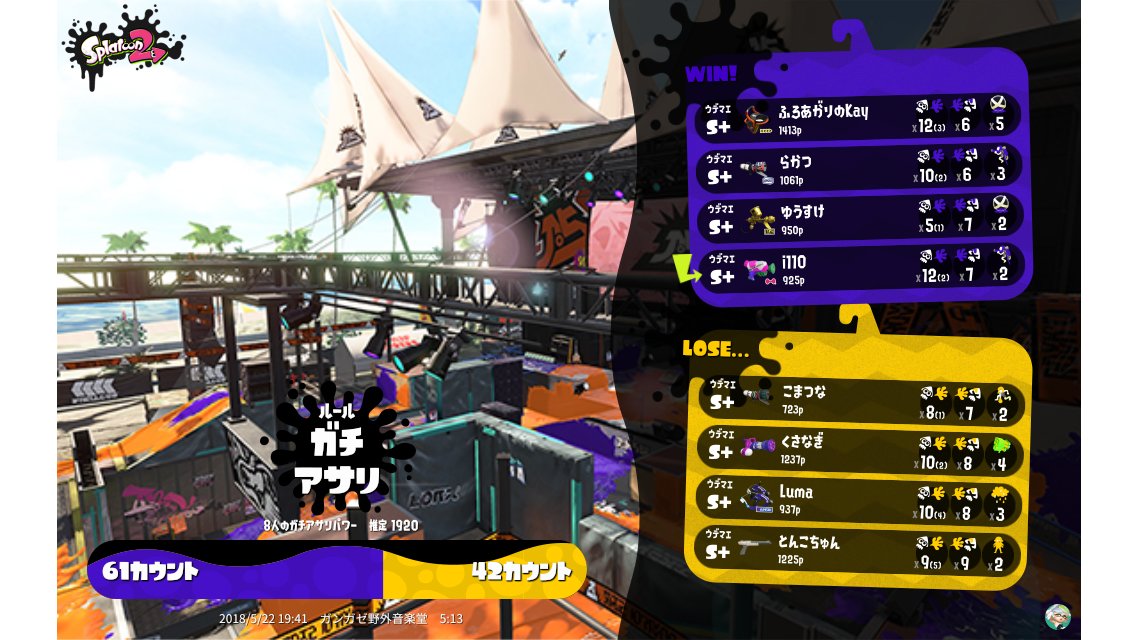
Task: Select くさなぎ on the losing team
Action: pyautogui.click(x=860, y=449)
